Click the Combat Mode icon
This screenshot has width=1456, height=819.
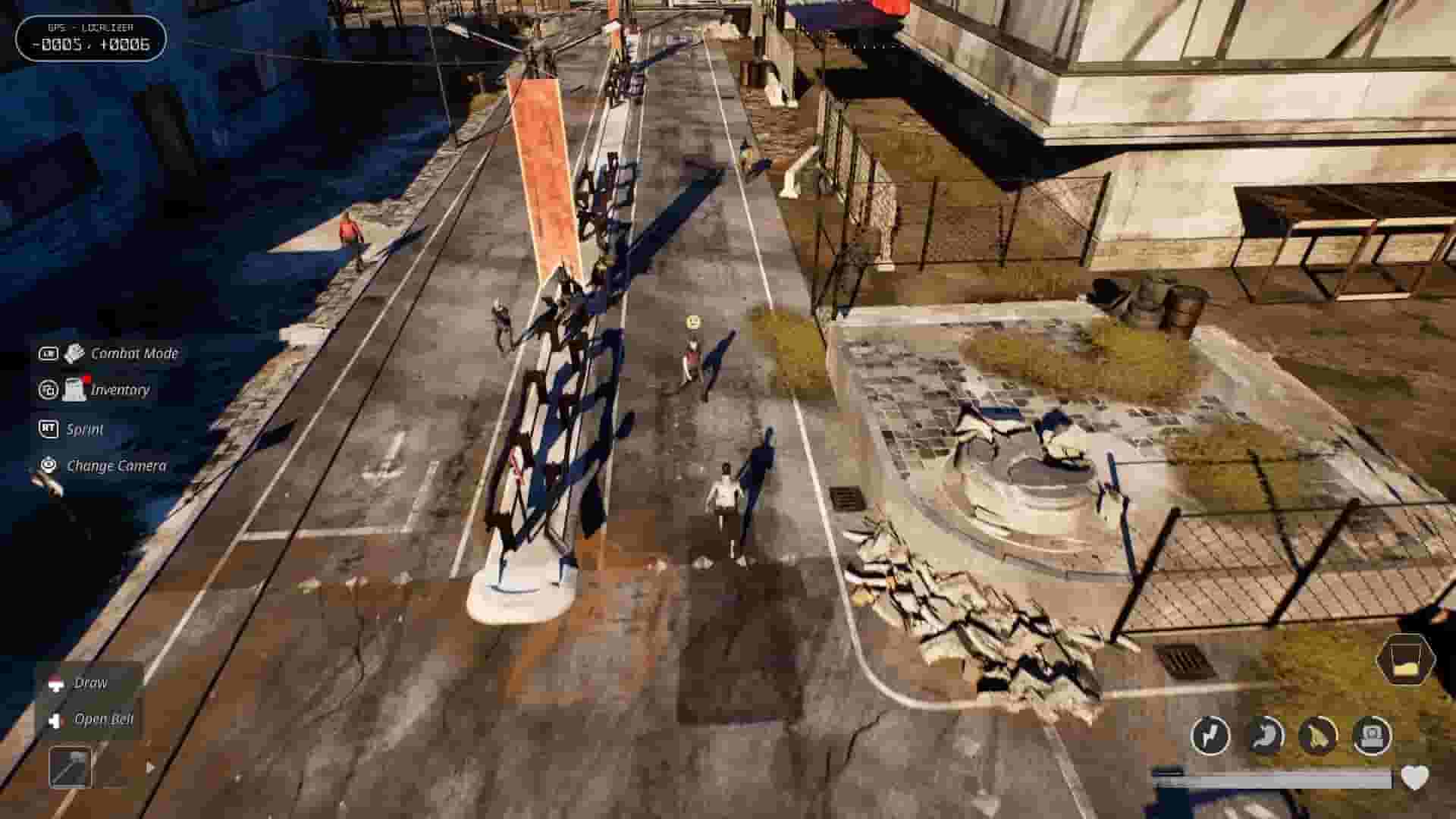click(x=72, y=353)
